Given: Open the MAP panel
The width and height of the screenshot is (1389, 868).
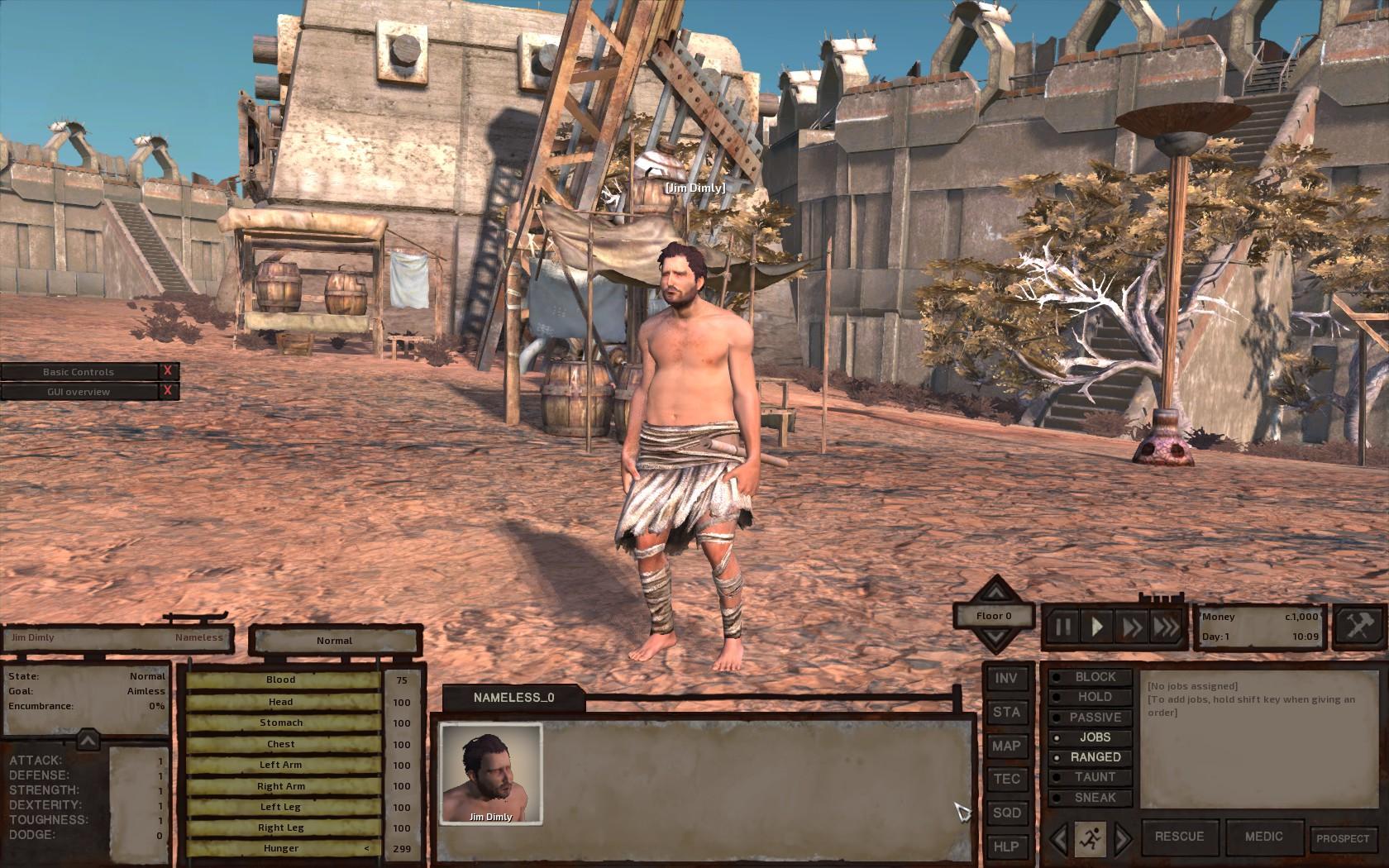Looking at the screenshot, I should tap(1006, 746).
